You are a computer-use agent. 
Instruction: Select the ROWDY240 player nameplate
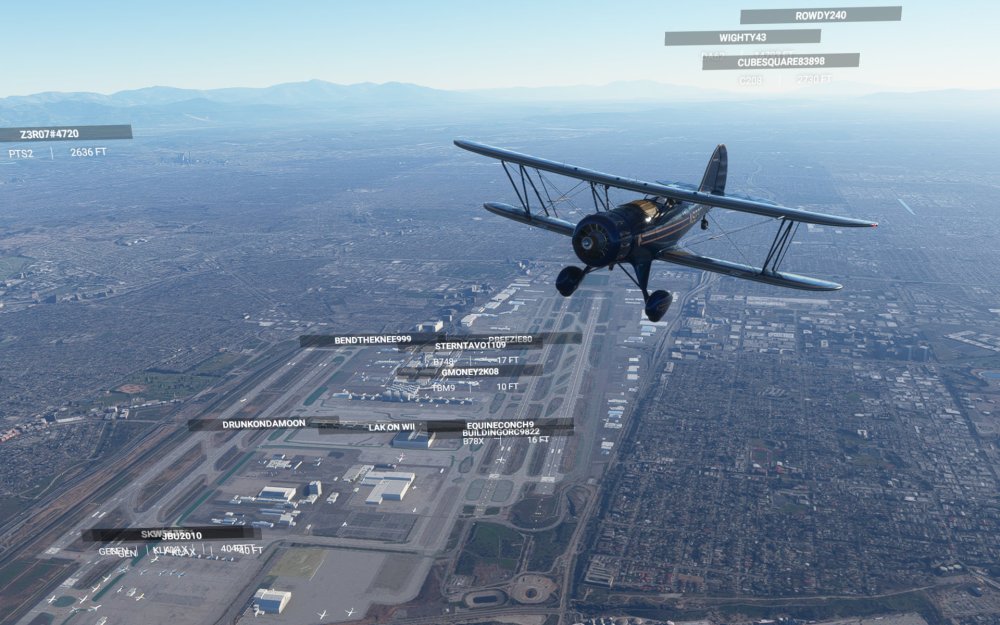click(x=820, y=15)
